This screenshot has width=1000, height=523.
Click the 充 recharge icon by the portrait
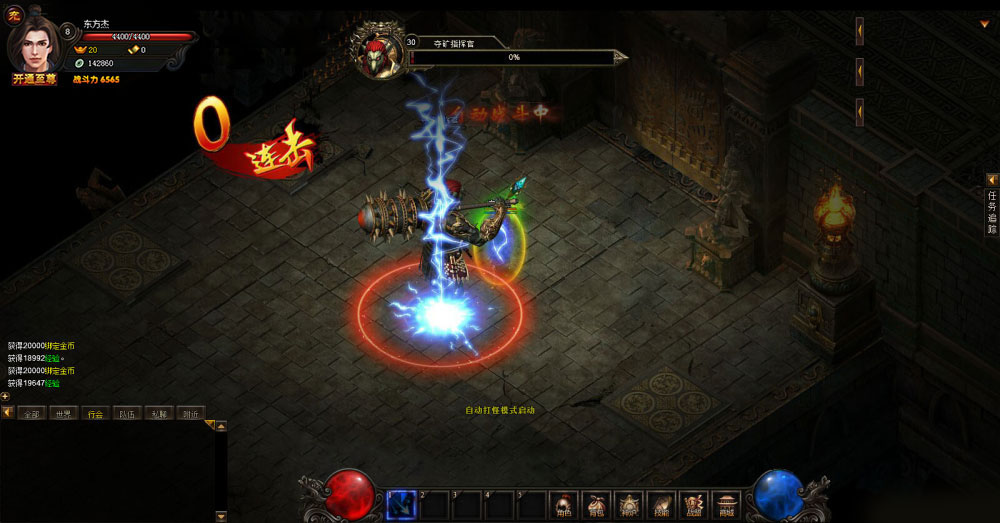14,14
